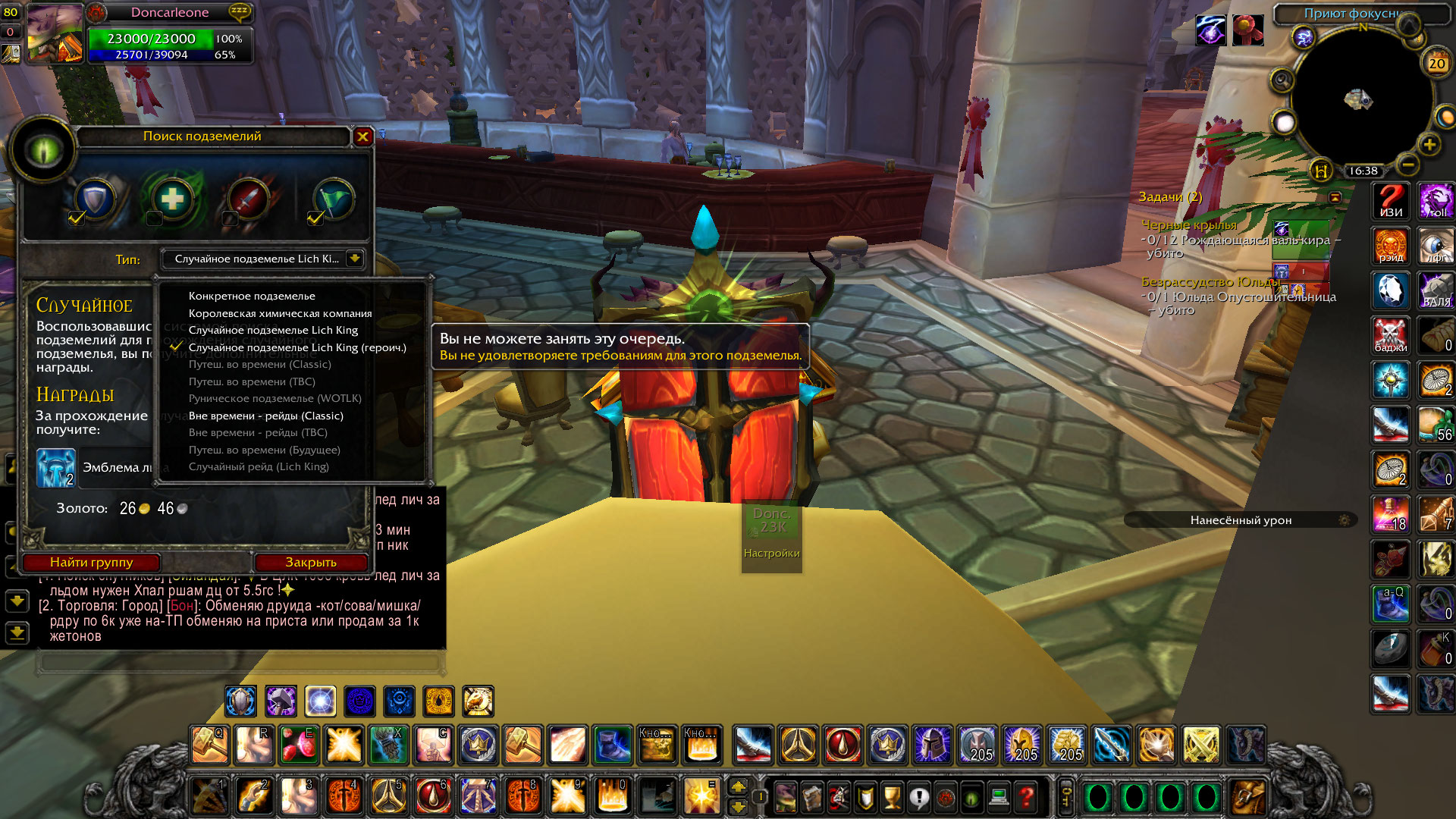This screenshot has width=1456, height=819.
Task: Click the 'Настройки' button
Action: (771, 553)
